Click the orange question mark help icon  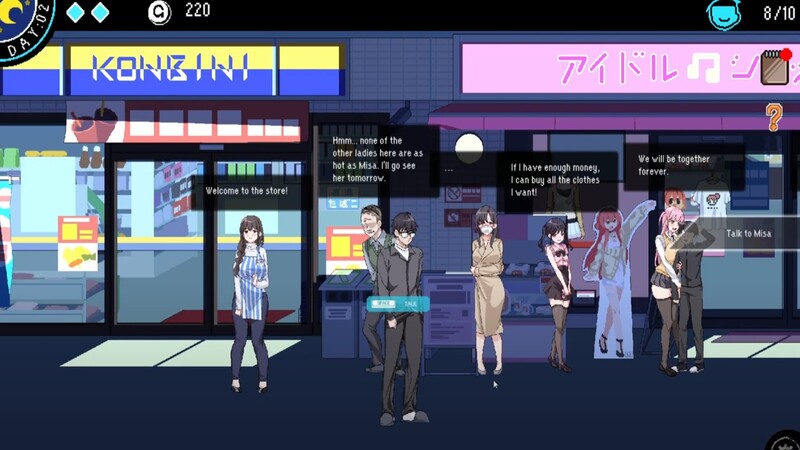click(x=773, y=118)
